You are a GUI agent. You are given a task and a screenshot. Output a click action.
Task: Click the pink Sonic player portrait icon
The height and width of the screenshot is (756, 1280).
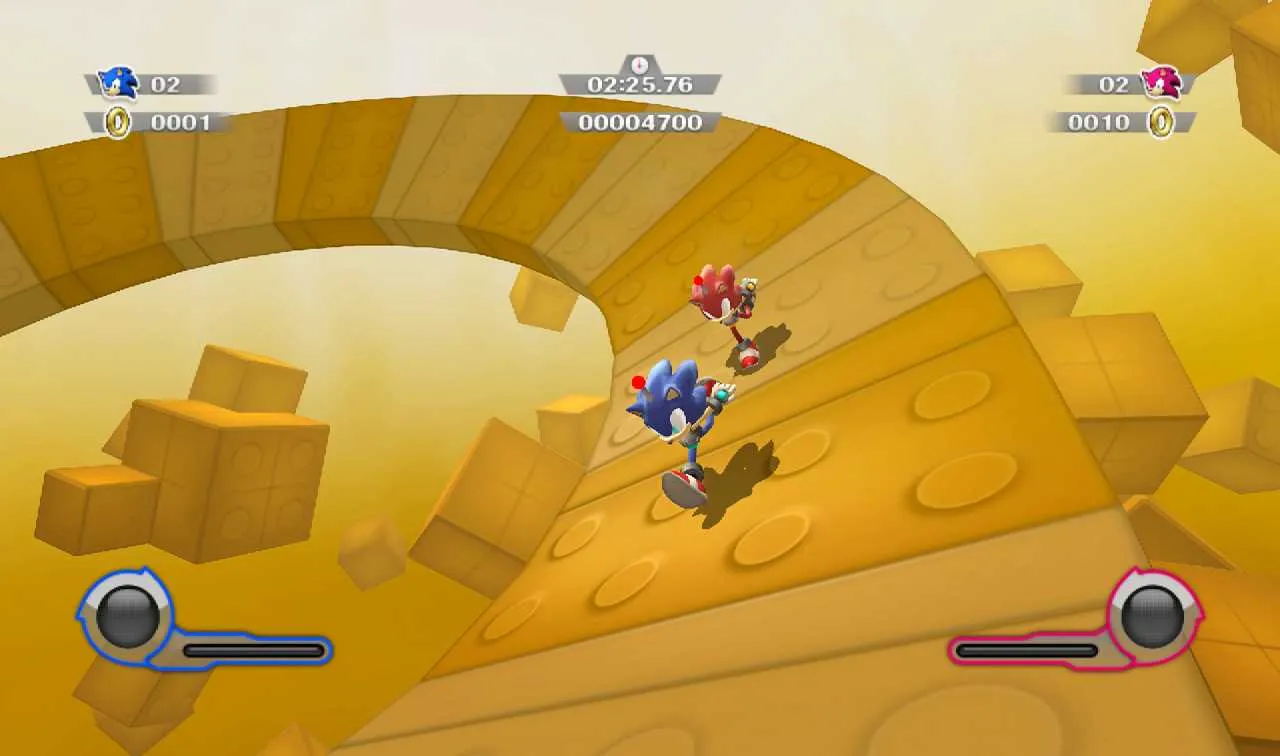click(1162, 84)
